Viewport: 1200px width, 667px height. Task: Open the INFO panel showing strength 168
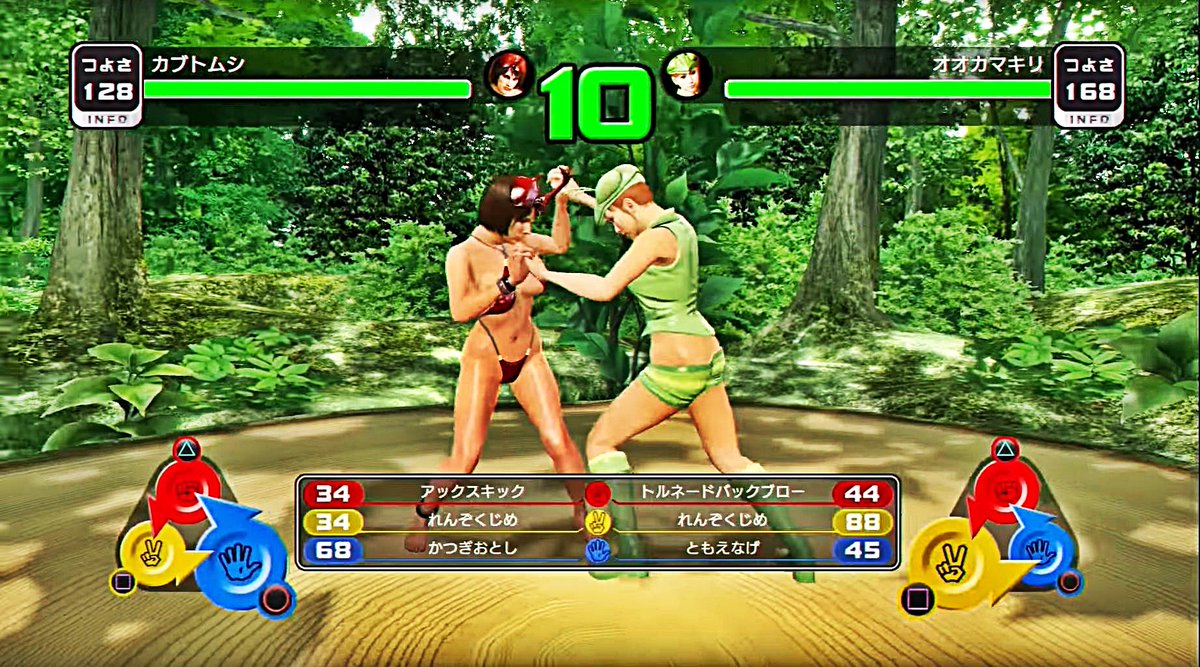(1088, 86)
